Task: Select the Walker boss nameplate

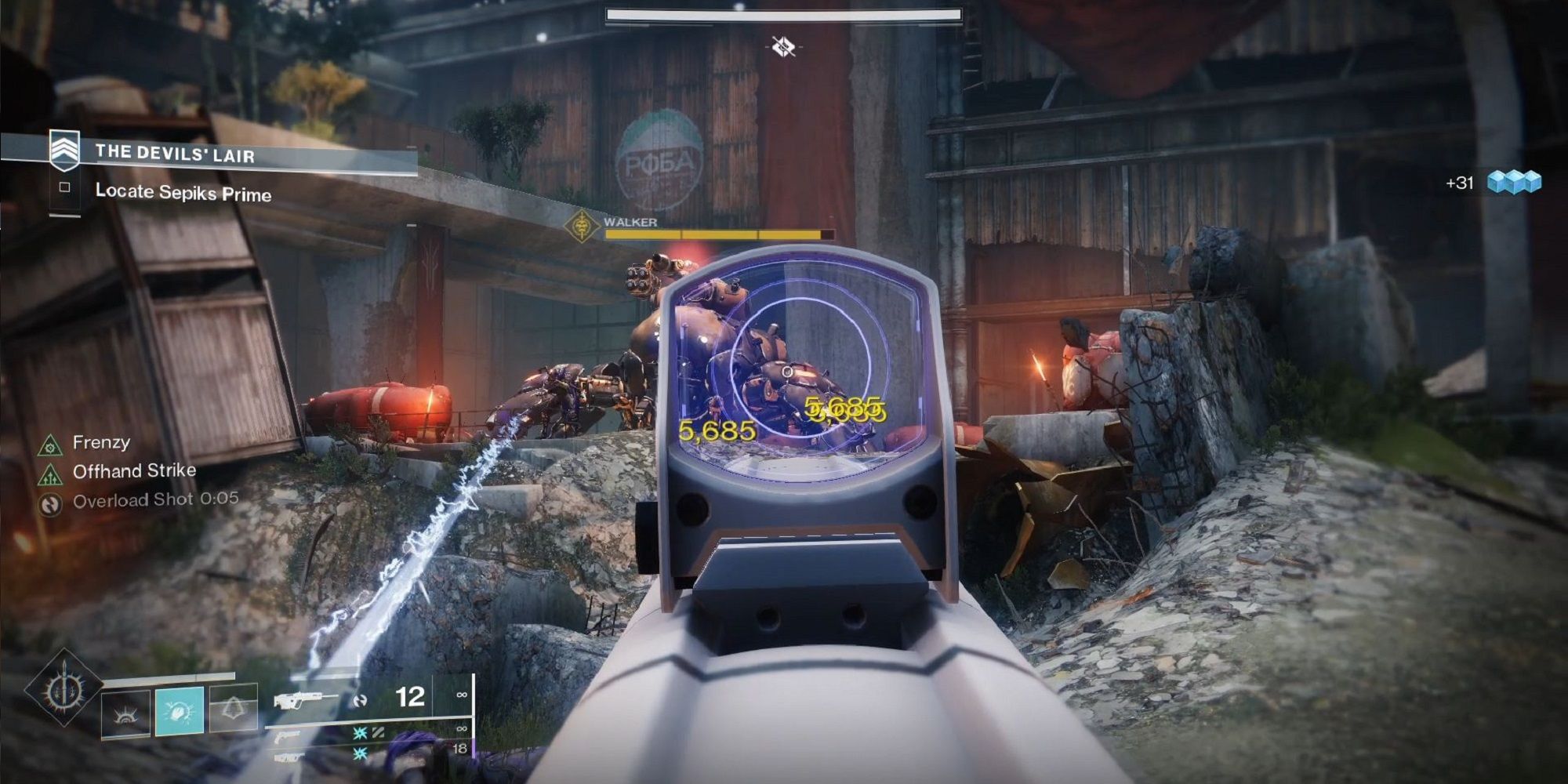Action: tap(631, 223)
